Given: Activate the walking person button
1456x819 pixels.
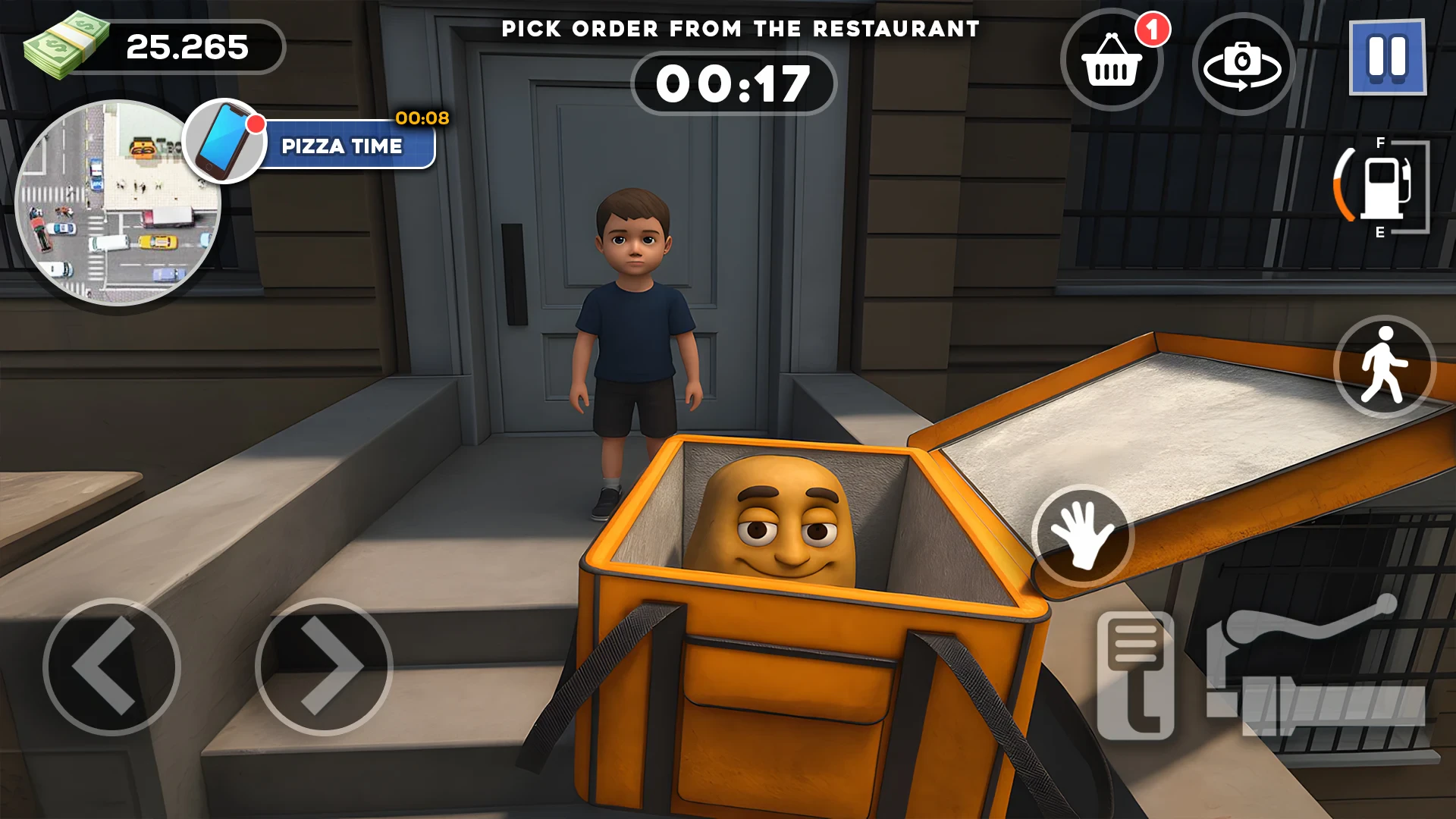Looking at the screenshot, I should [x=1384, y=366].
